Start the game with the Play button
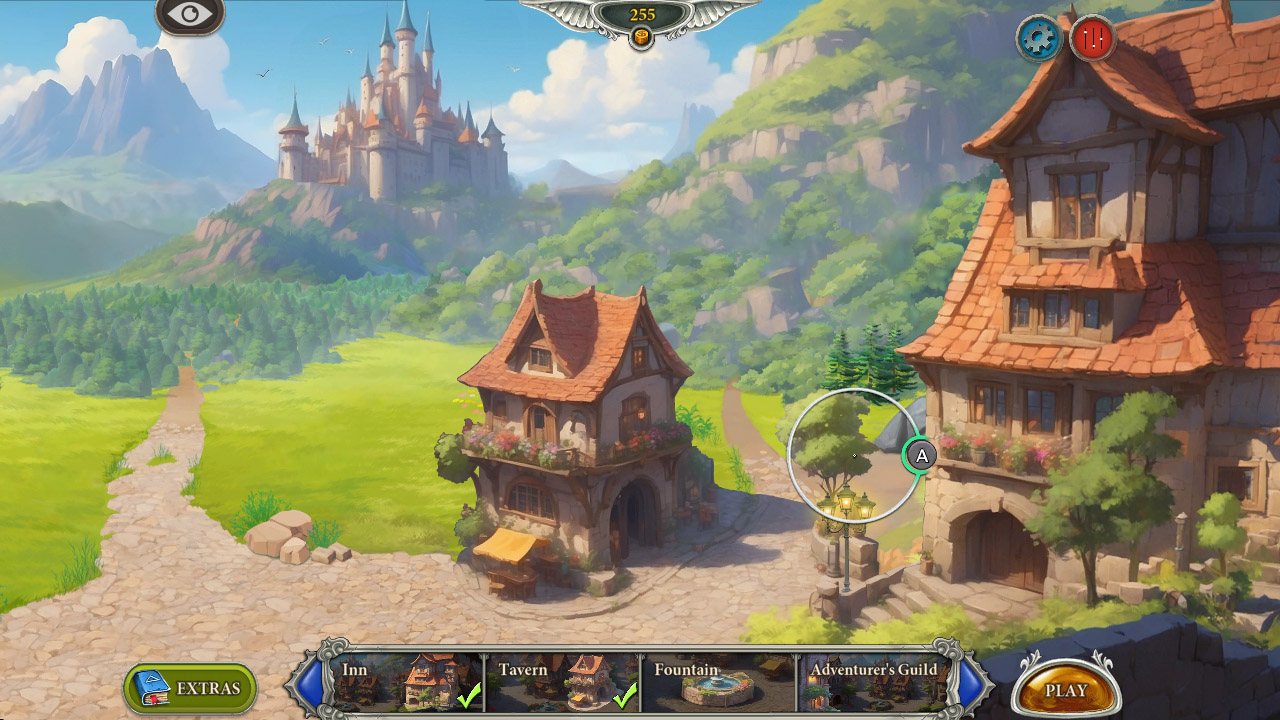Image resolution: width=1280 pixels, height=720 pixels. (1065, 689)
